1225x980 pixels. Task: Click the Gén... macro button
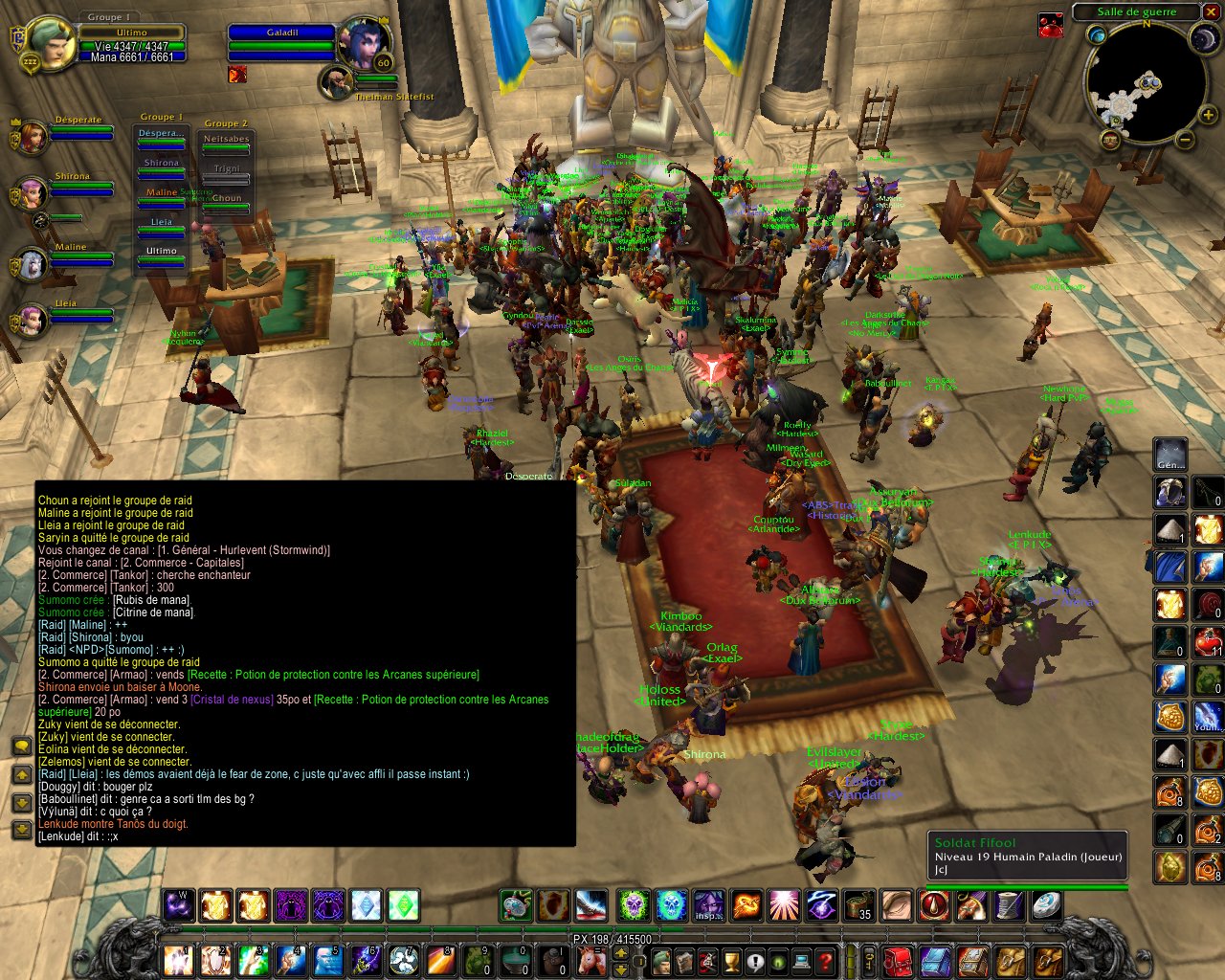click(1169, 455)
